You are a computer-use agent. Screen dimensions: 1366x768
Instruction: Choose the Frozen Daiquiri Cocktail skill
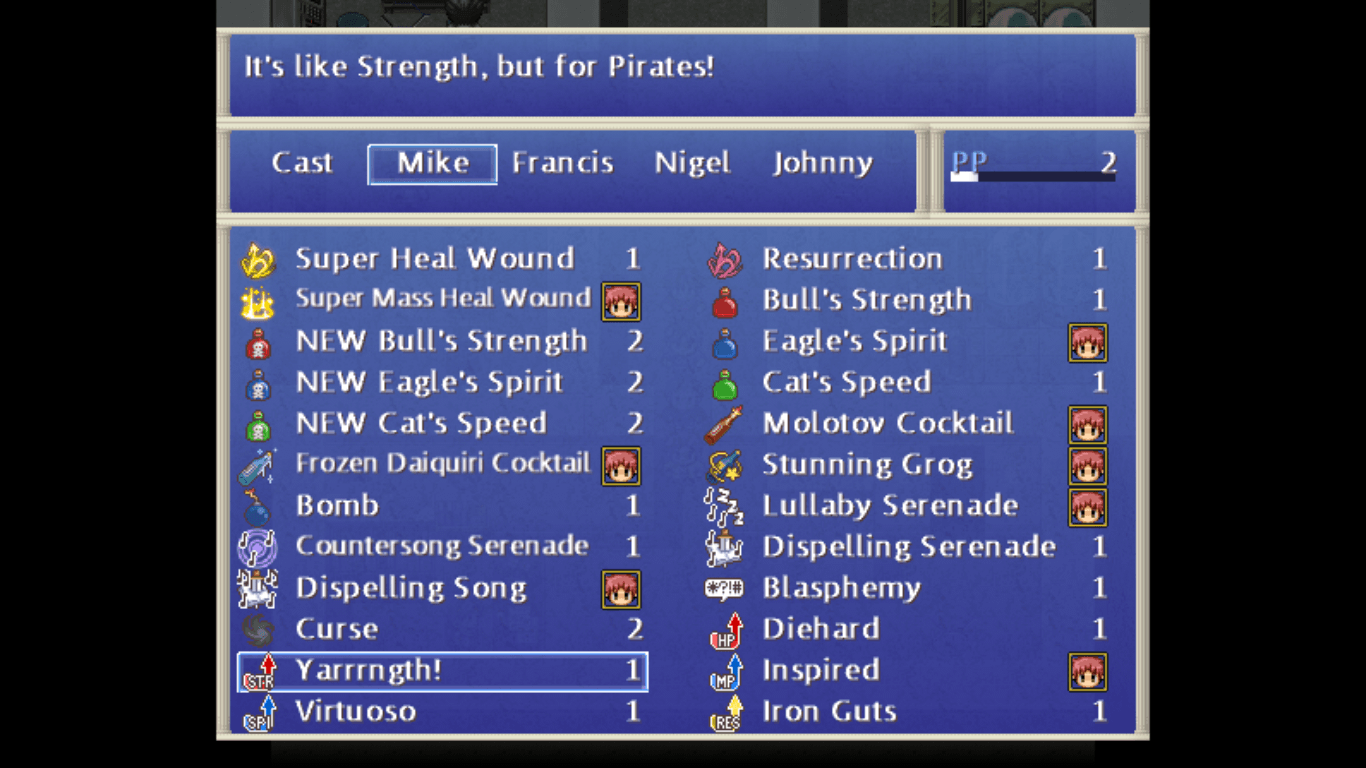442,464
